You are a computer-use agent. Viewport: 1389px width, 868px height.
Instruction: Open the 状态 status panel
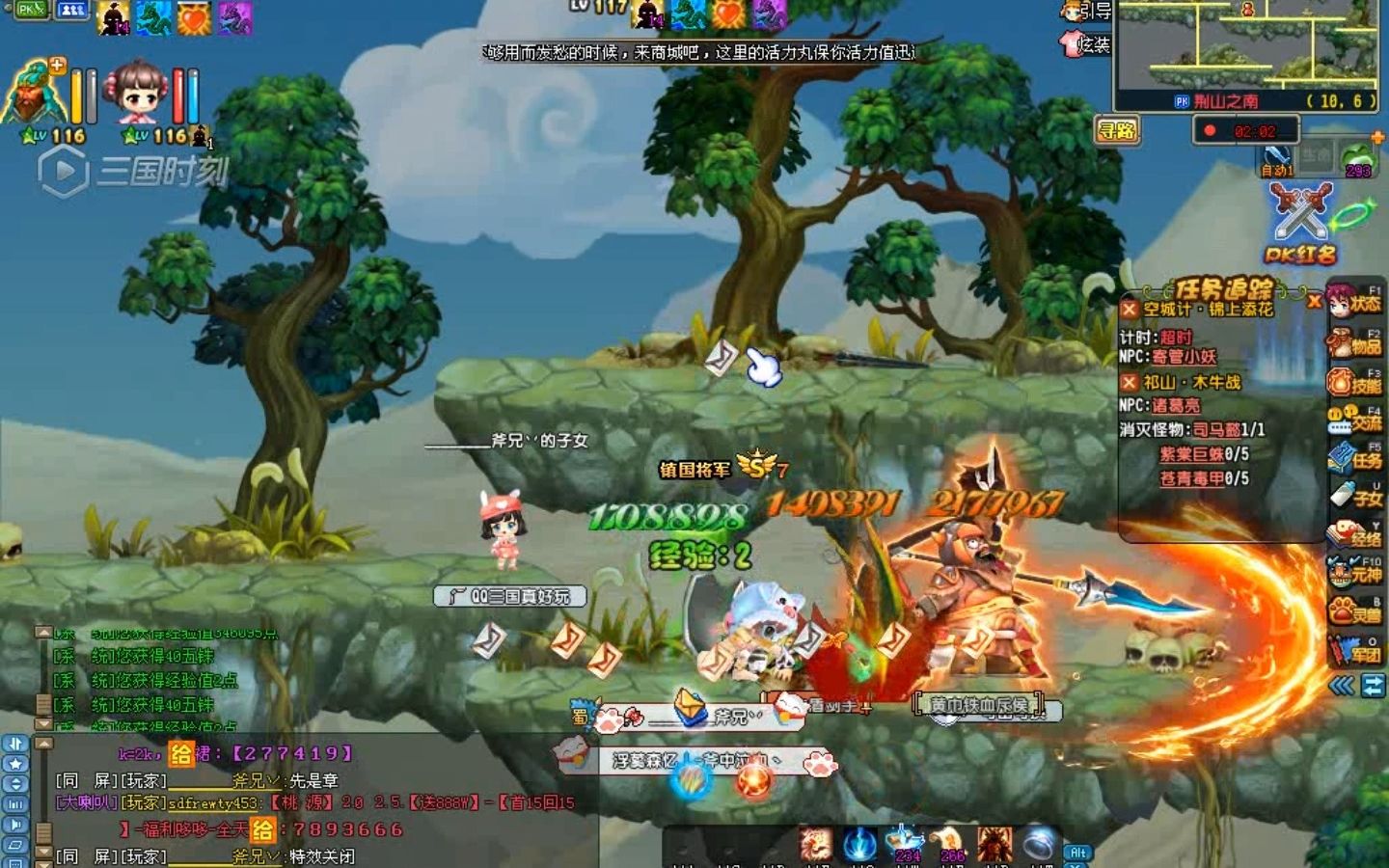click(1356, 303)
